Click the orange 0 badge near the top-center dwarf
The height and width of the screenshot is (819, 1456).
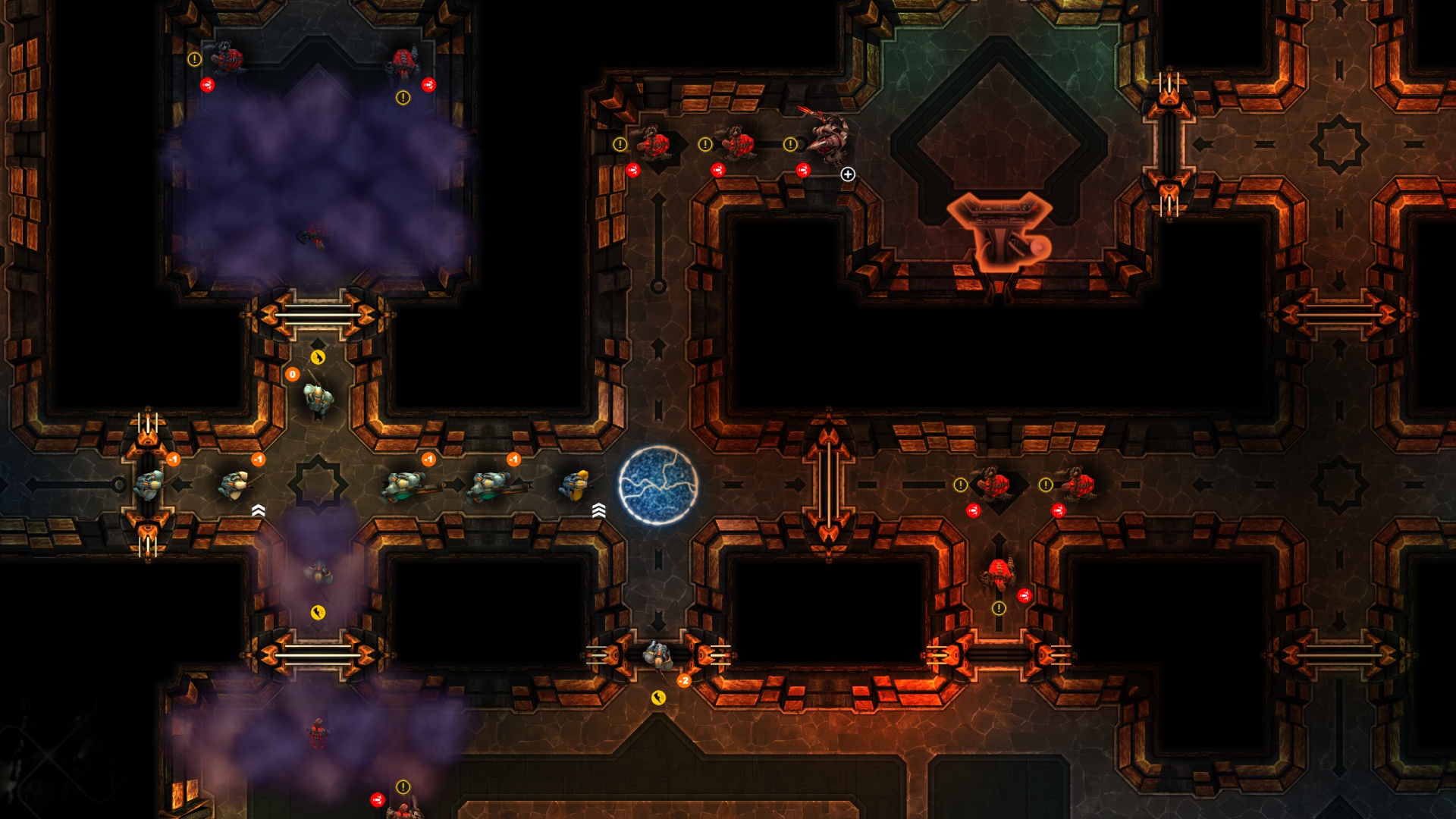290,373
